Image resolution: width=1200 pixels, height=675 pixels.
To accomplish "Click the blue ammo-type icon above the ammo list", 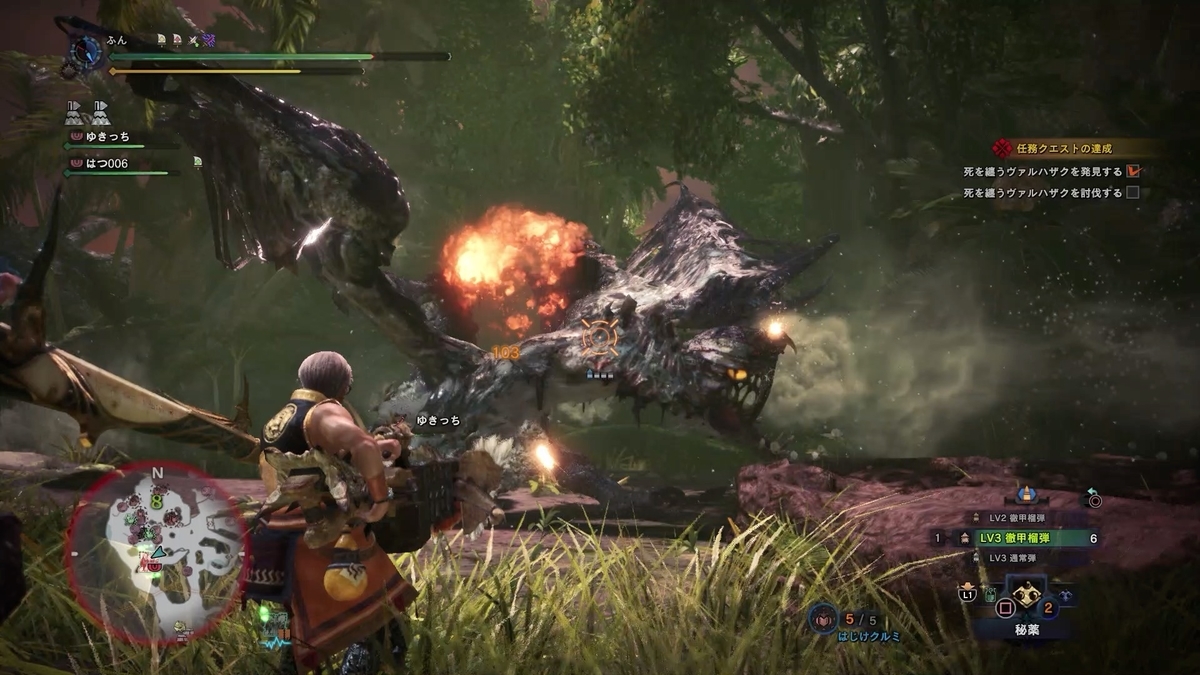I will tap(1025, 494).
